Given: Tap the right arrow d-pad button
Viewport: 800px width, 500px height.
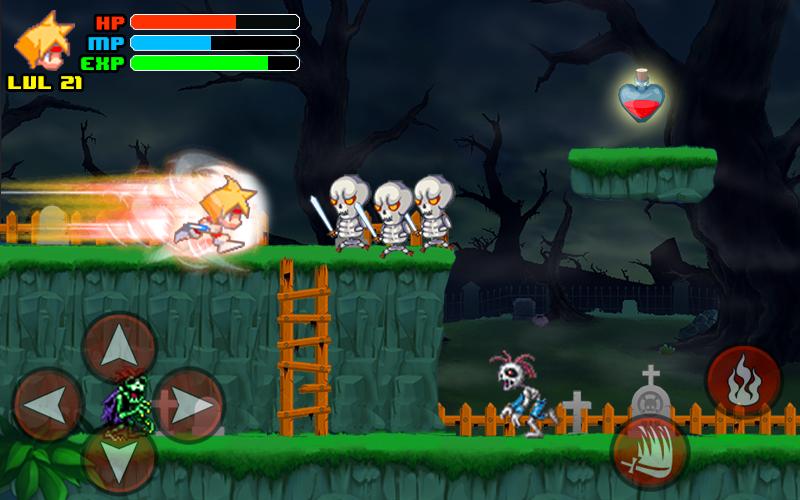Looking at the screenshot, I should coord(189,405).
